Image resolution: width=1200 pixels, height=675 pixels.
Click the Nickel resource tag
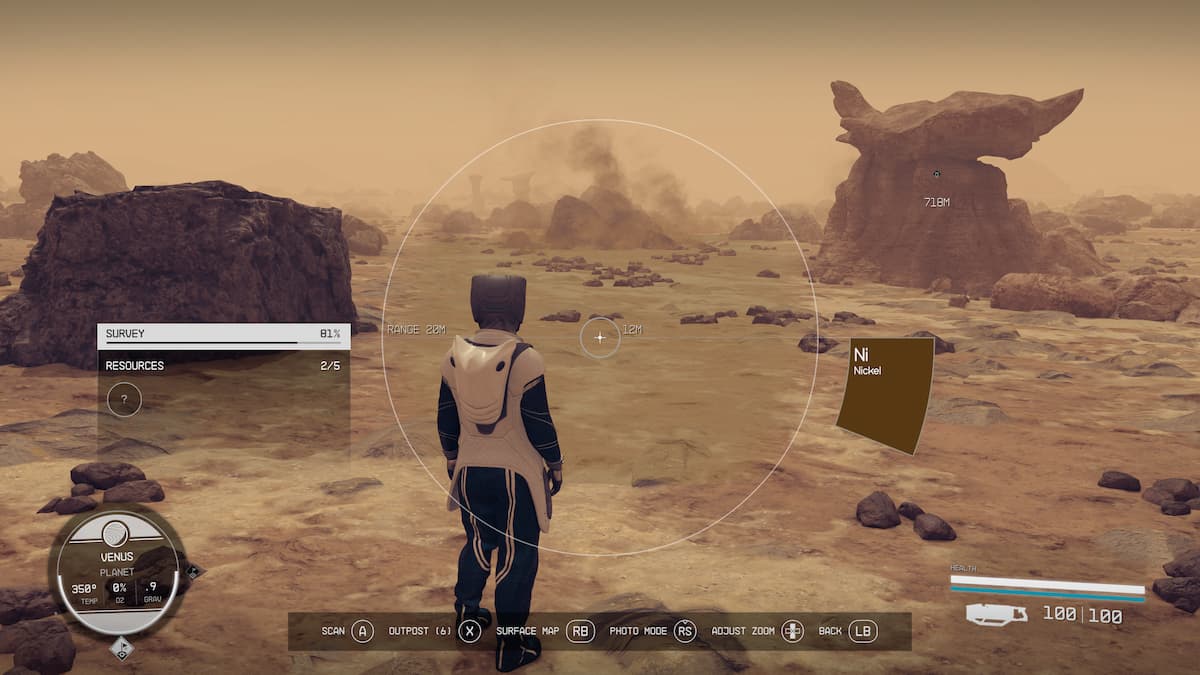(885, 395)
